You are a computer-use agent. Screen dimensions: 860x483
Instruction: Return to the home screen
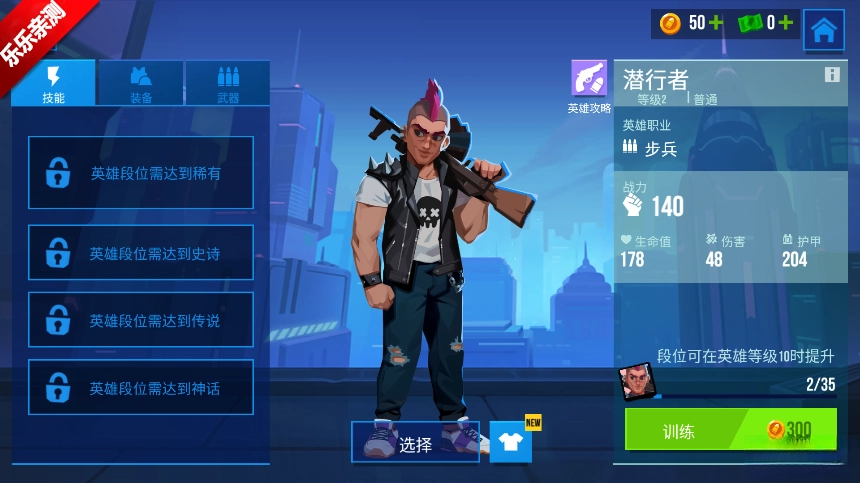click(x=823, y=30)
